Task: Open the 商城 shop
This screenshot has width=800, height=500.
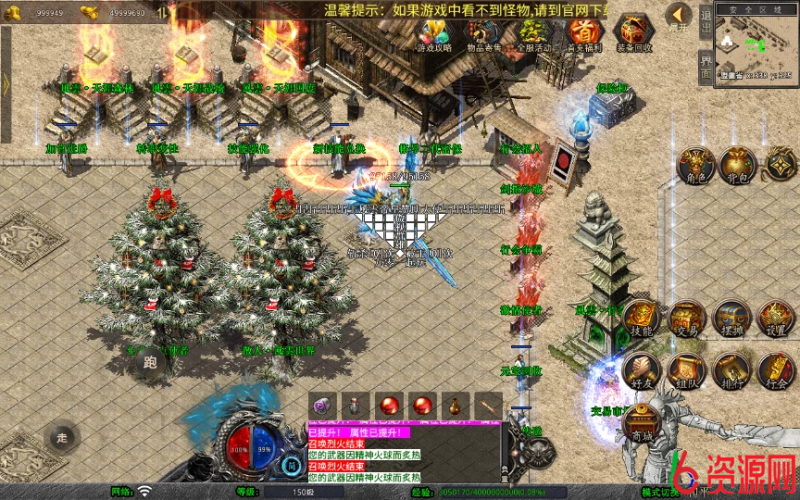Action: (639, 422)
